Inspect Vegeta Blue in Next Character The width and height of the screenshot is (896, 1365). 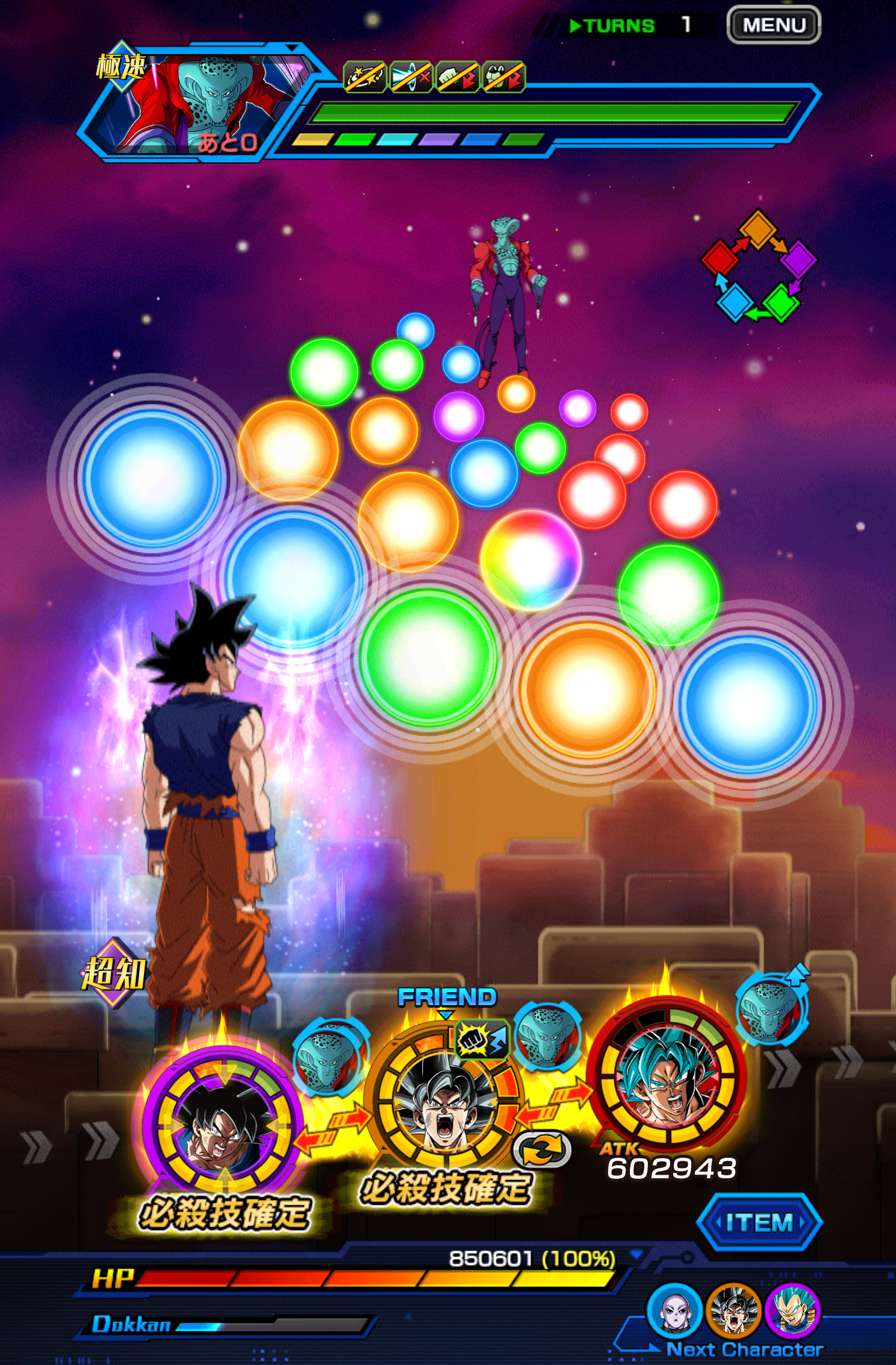792,1311
